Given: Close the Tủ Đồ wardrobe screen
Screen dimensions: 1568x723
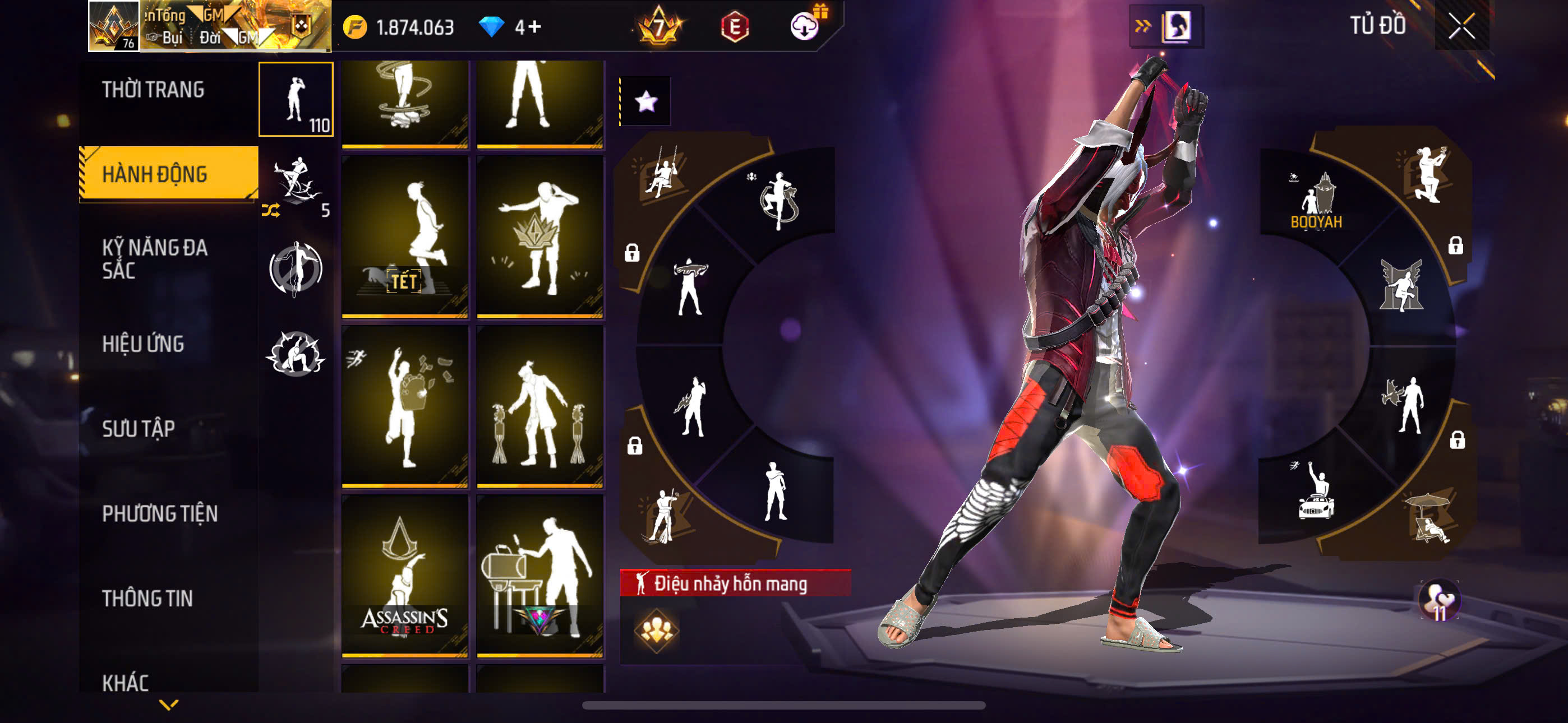Looking at the screenshot, I should (1461, 26).
